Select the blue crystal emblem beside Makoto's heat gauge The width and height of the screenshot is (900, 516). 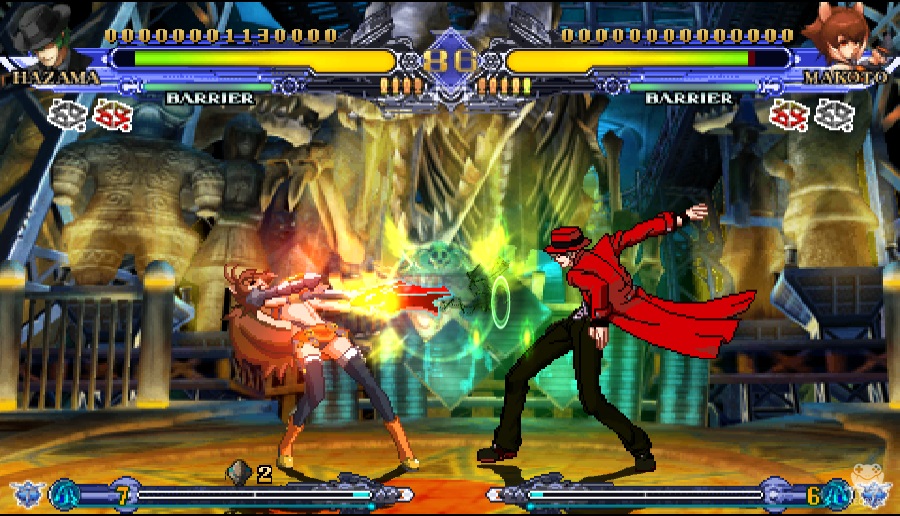pyautogui.click(x=872, y=493)
